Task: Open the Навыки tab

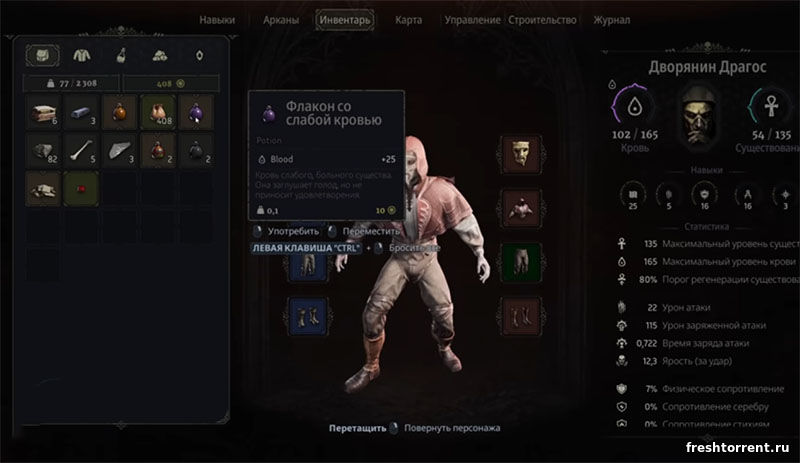Action: click(217, 19)
